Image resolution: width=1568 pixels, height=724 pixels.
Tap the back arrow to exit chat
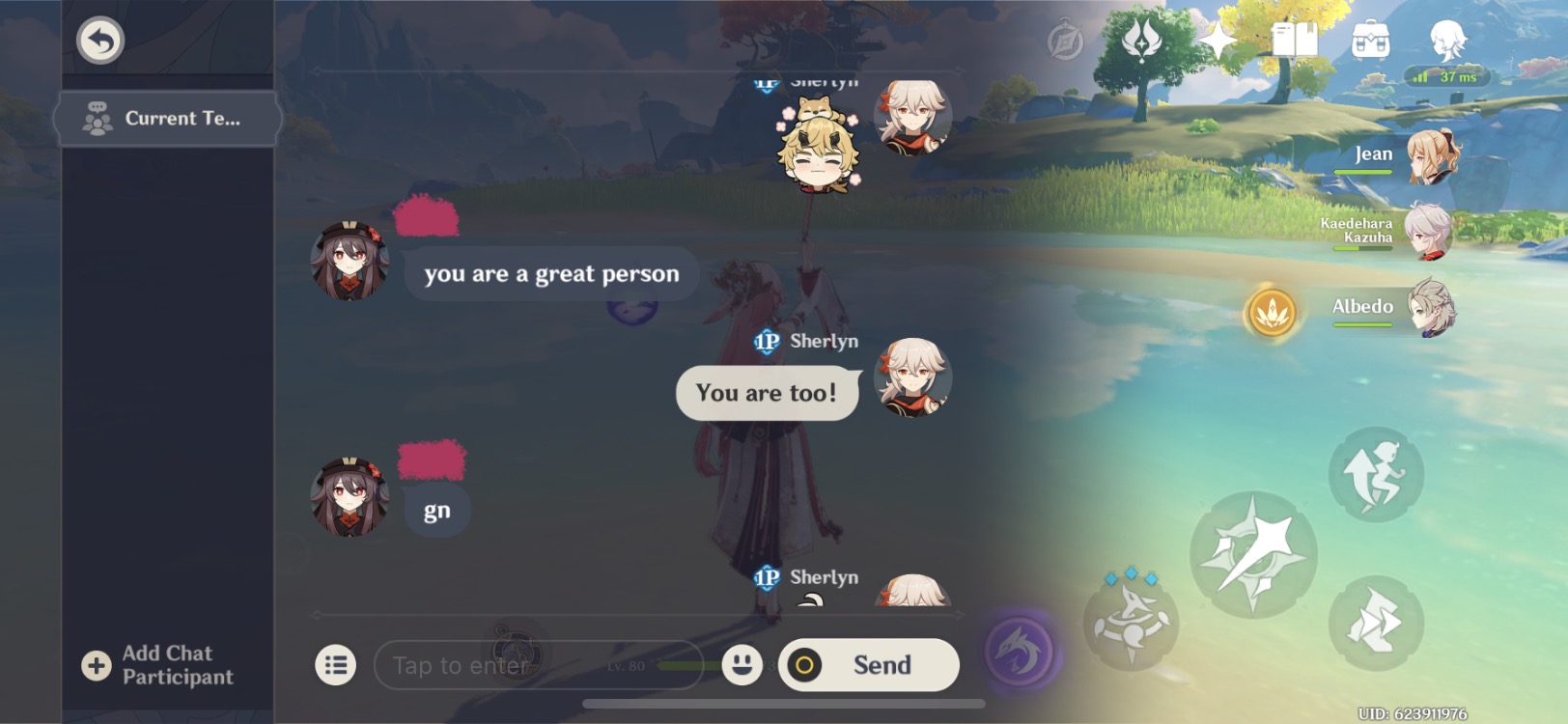tap(99, 41)
